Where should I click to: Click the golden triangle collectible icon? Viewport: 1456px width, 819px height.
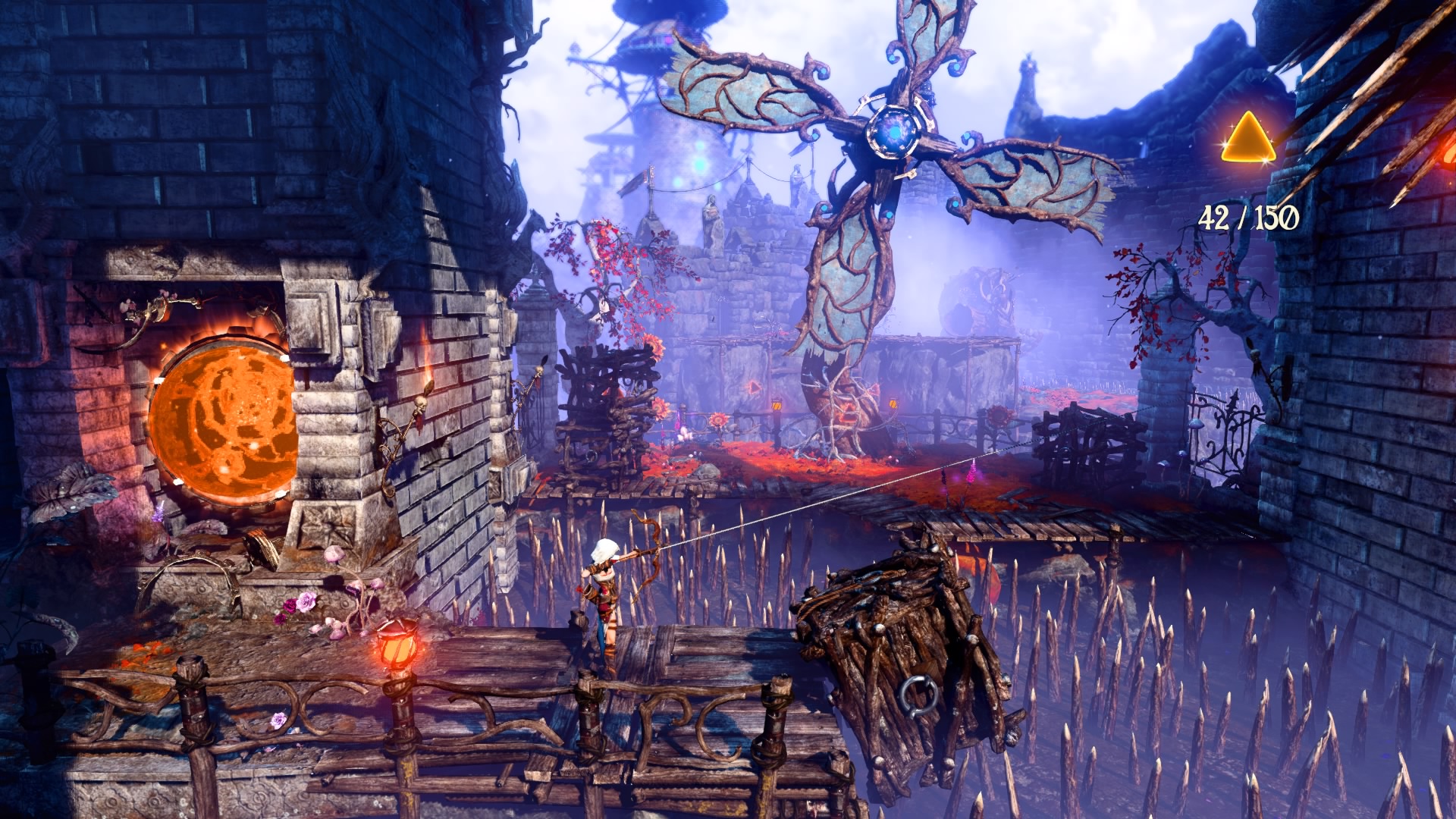point(1248,140)
